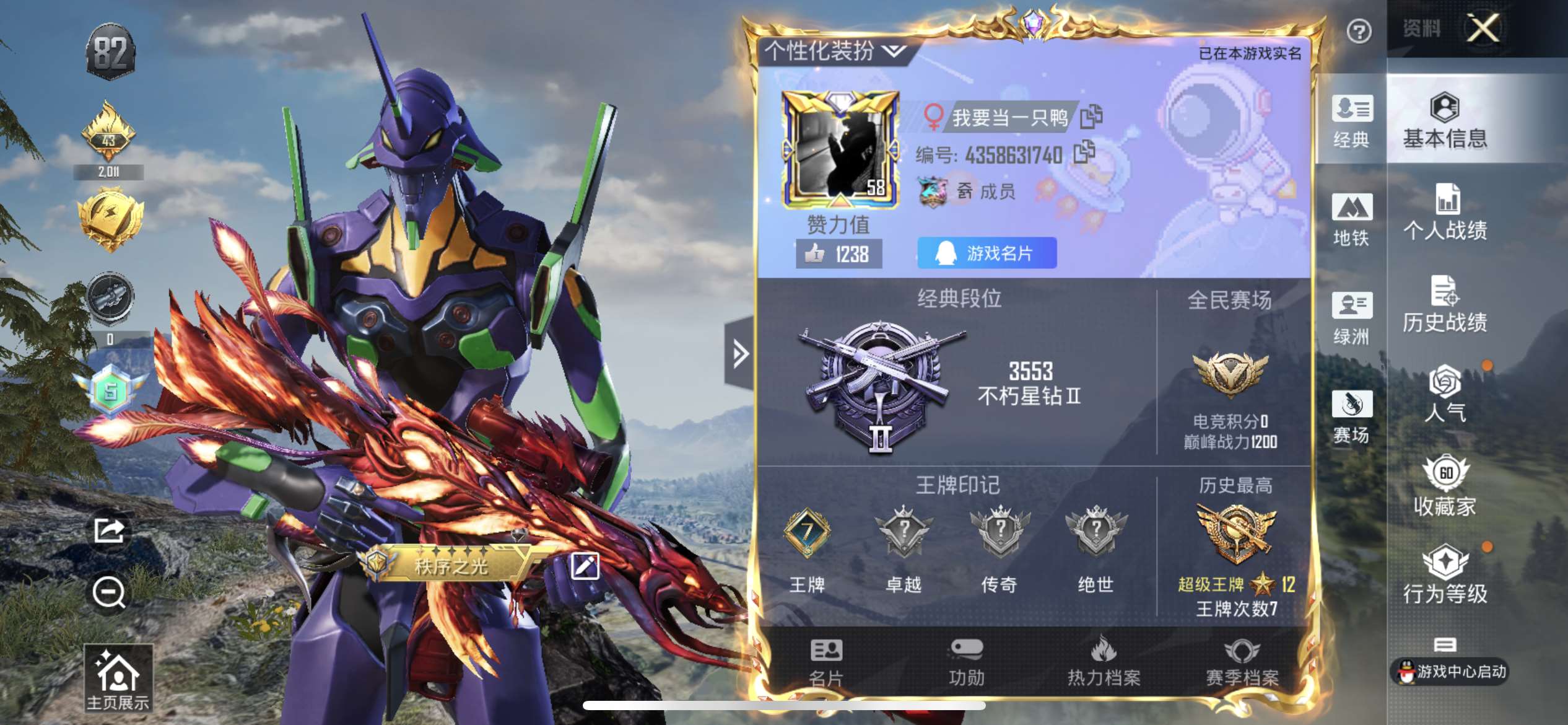View the 人气 popularity page

[x=1445, y=394]
